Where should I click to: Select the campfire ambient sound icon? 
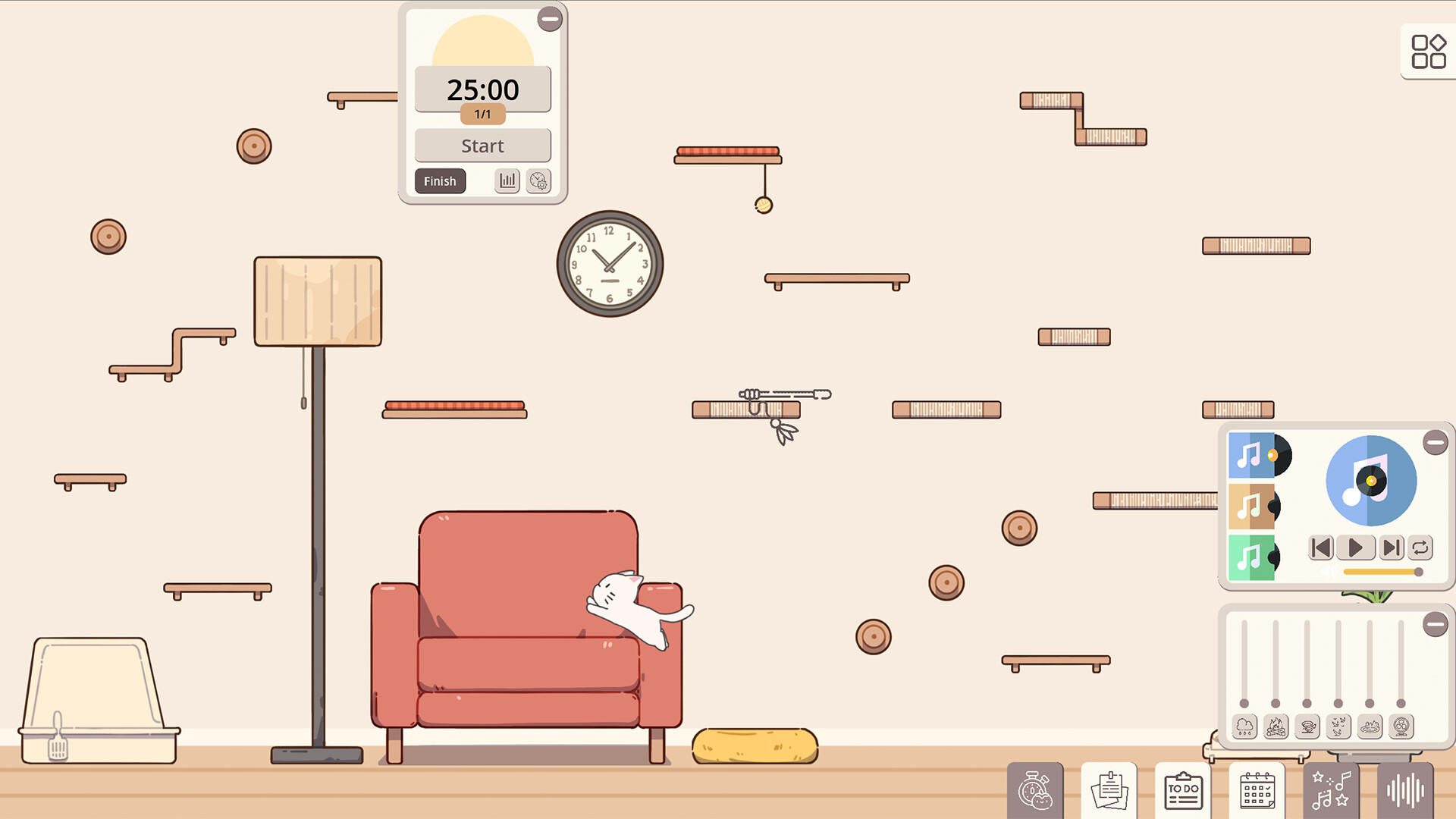click(x=1276, y=726)
